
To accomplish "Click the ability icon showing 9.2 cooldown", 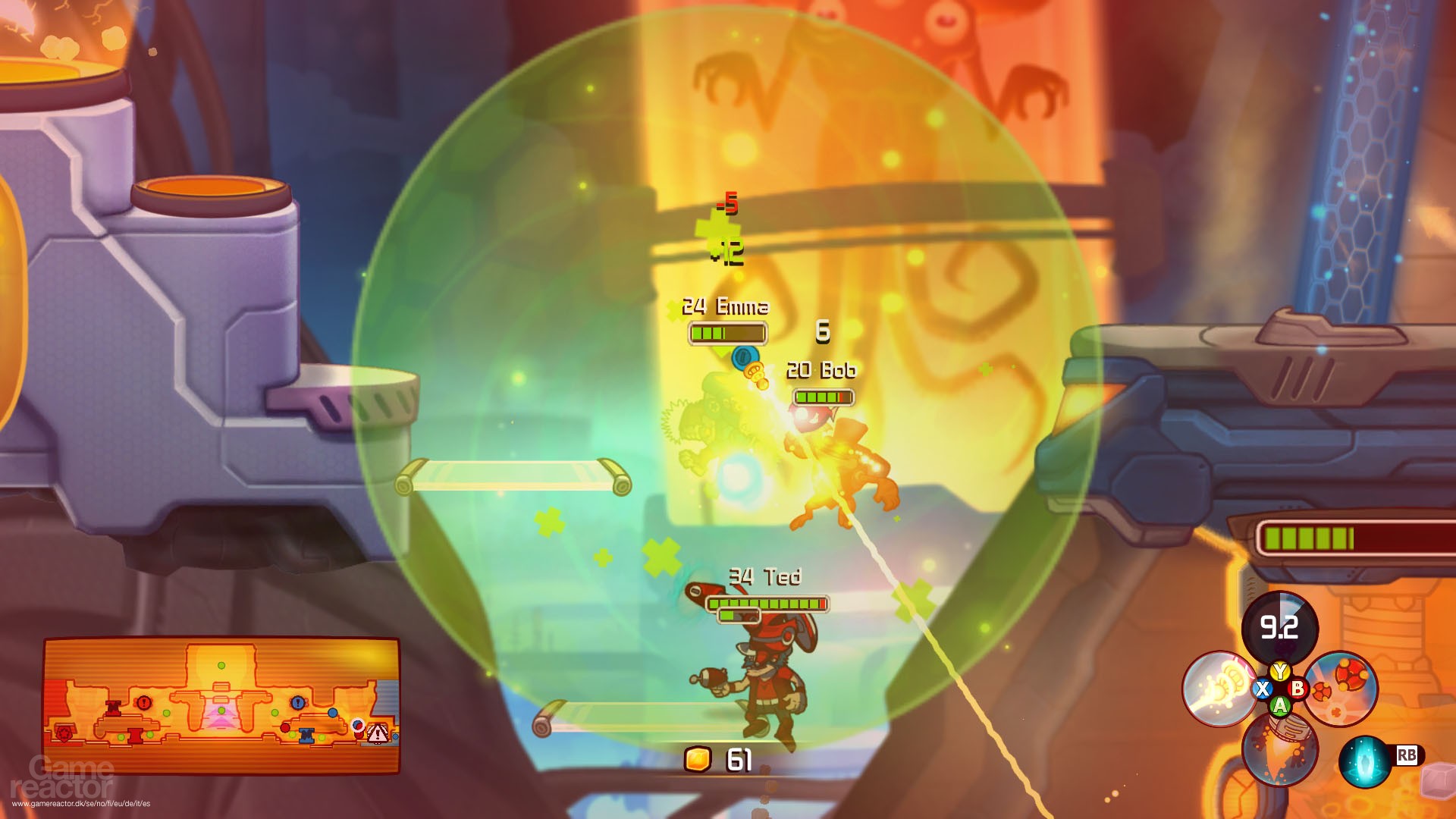I will (1279, 629).
